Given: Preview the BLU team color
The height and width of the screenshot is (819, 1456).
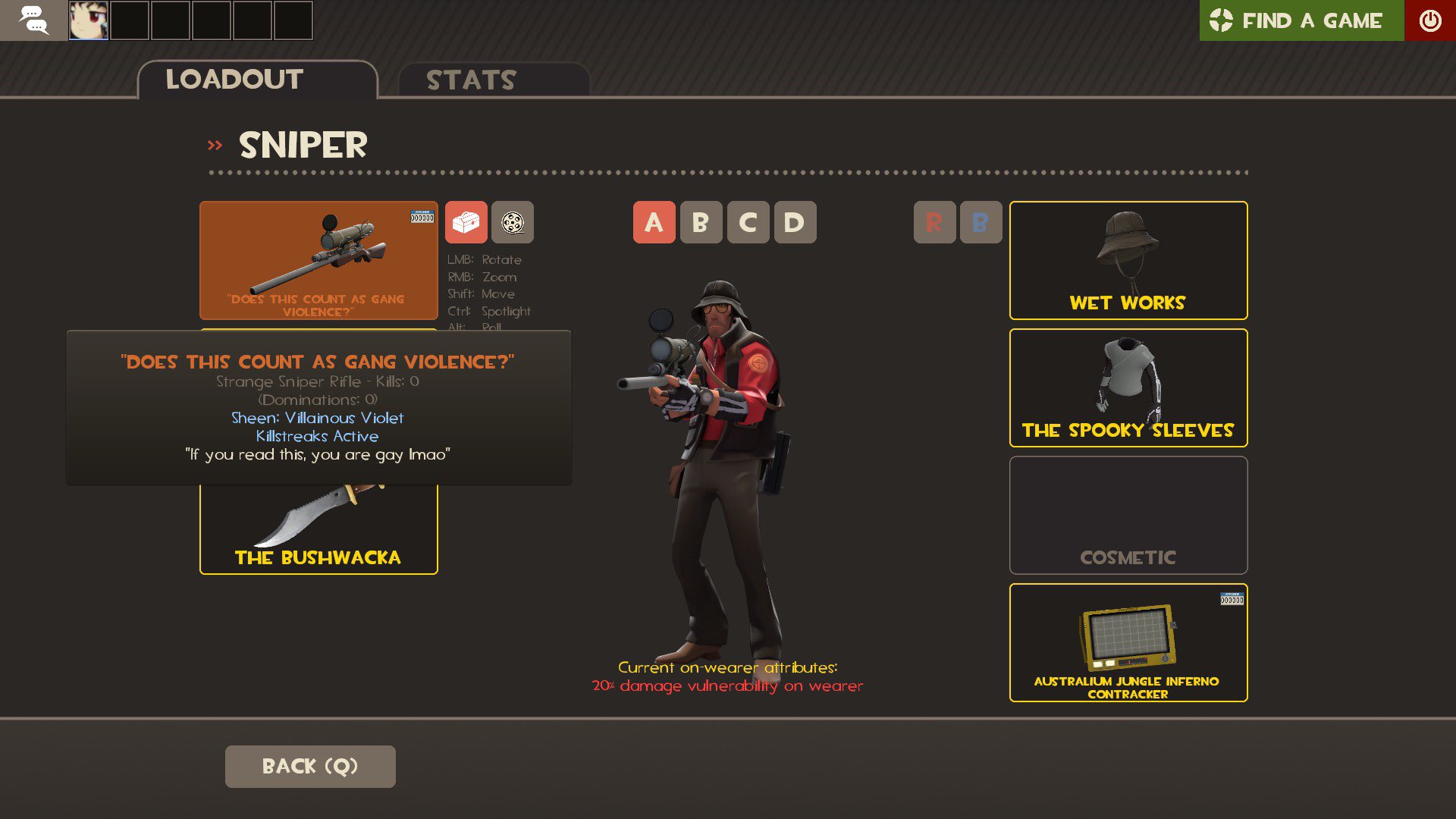Looking at the screenshot, I should pyautogui.click(x=981, y=222).
